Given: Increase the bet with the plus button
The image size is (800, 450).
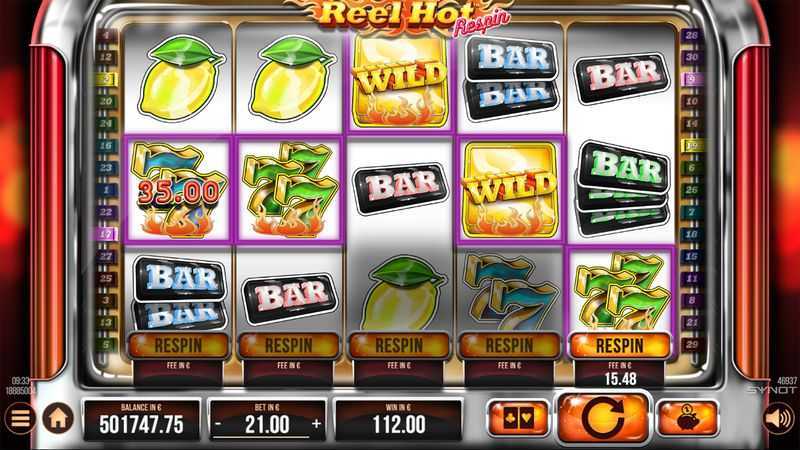Looking at the screenshot, I should pyautogui.click(x=318, y=424).
